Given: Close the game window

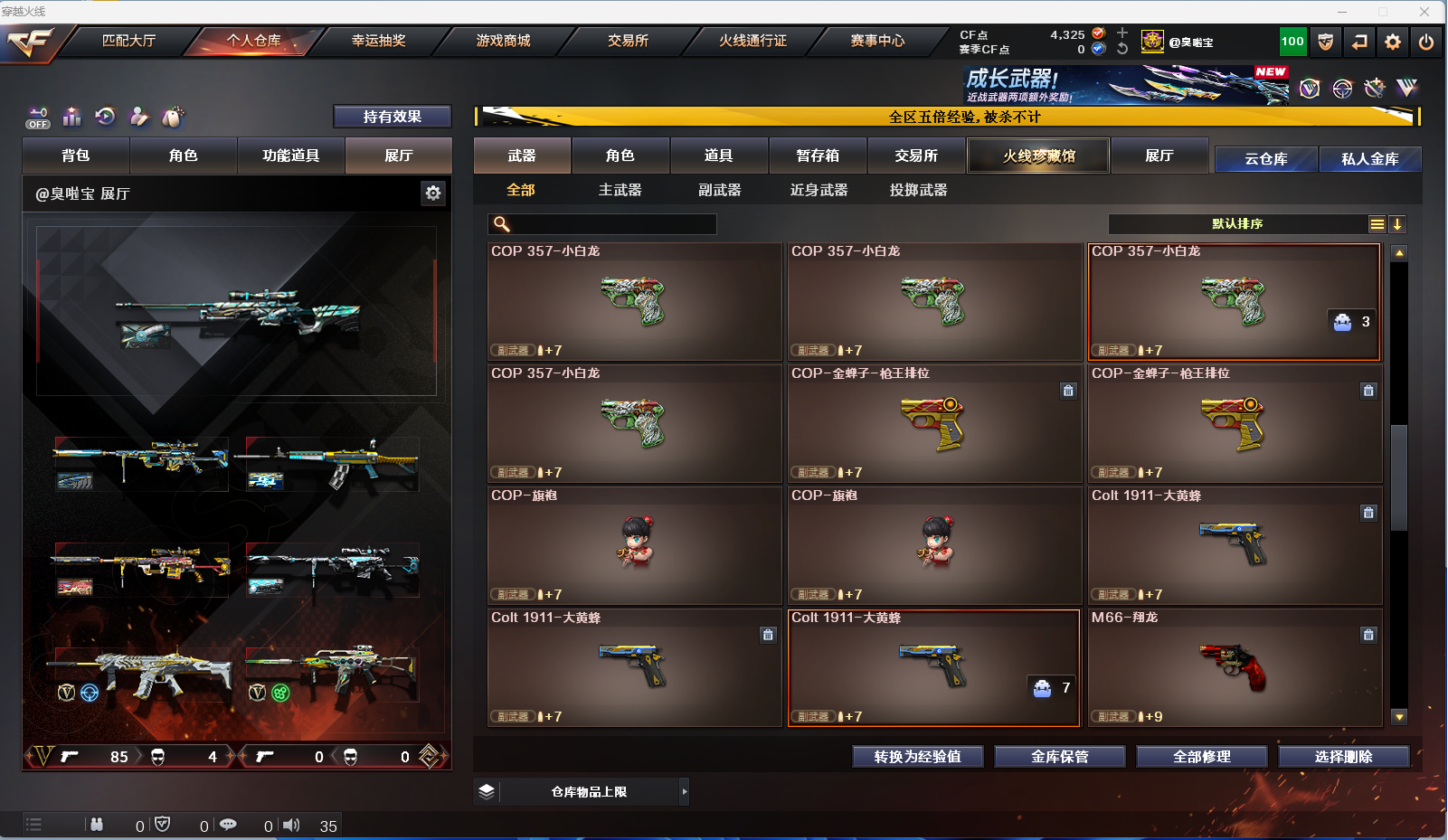Looking at the screenshot, I should [x=1424, y=12].
